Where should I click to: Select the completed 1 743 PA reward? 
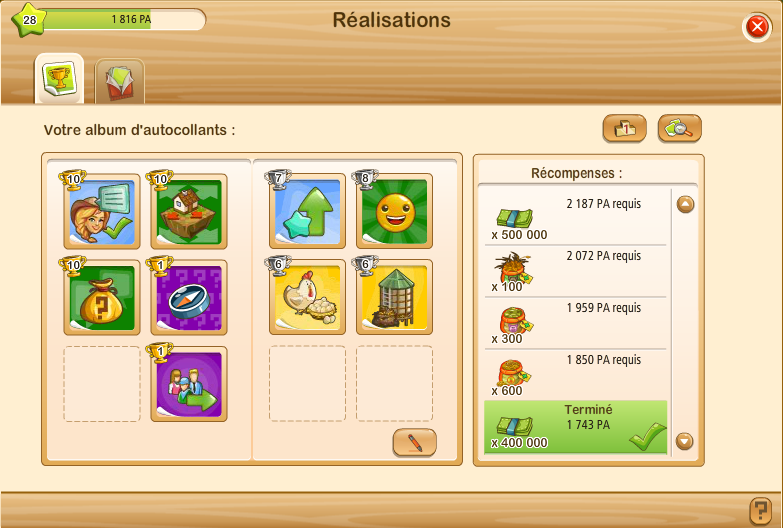pyautogui.click(x=574, y=427)
